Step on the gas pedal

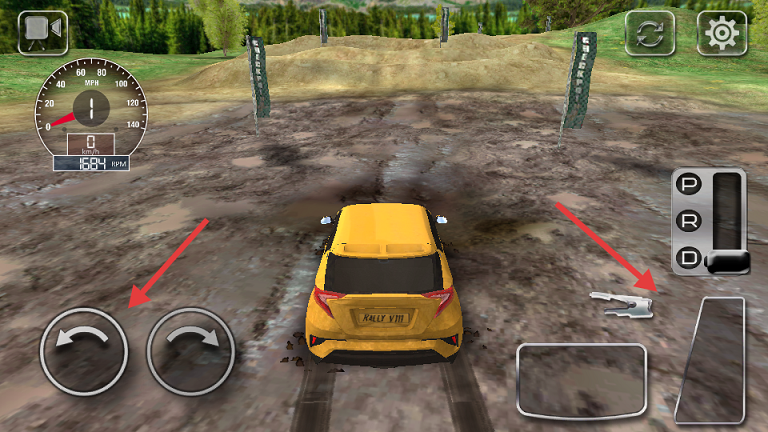coord(712,360)
